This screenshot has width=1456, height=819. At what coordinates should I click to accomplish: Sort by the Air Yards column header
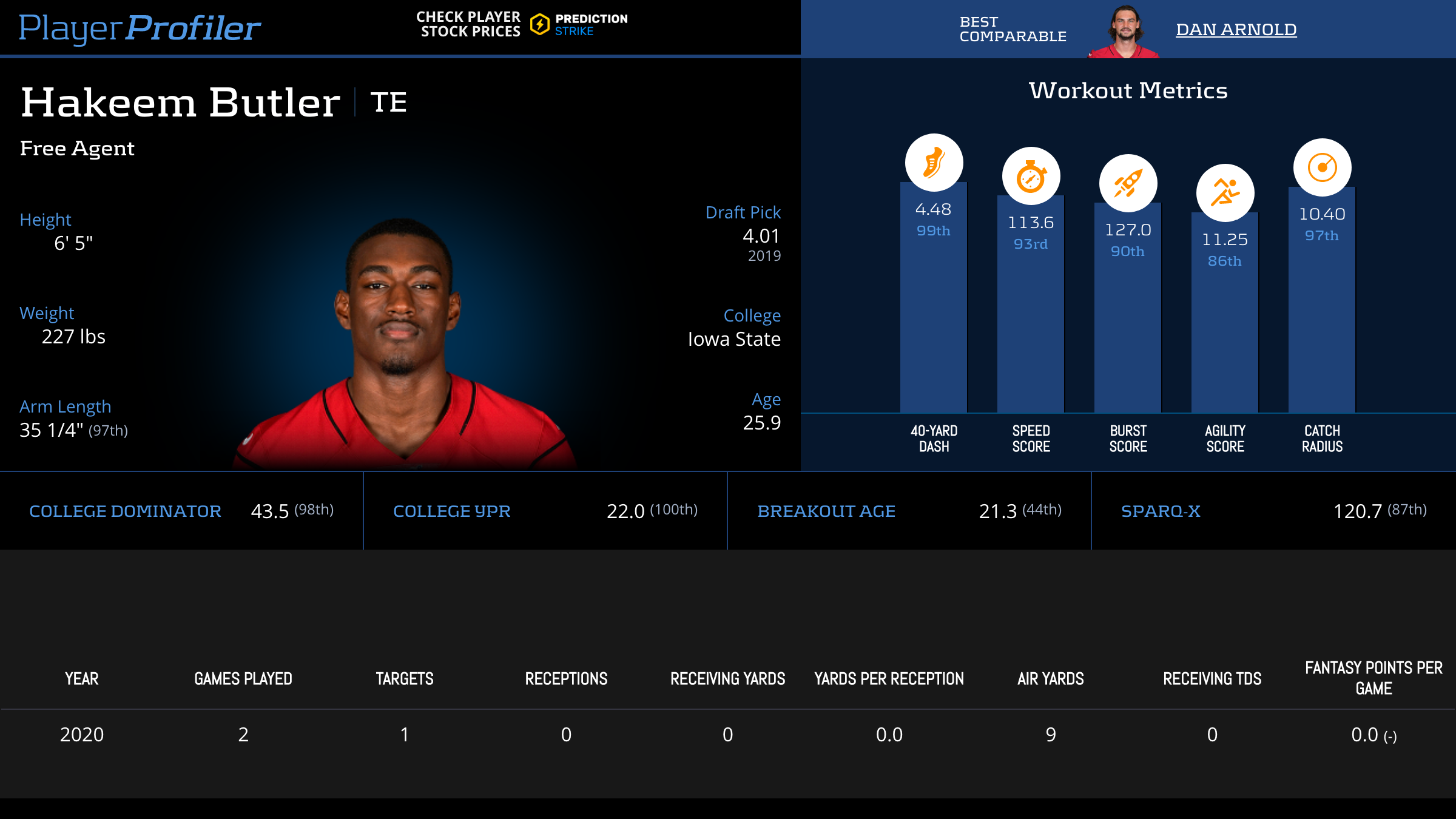click(1050, 679)
